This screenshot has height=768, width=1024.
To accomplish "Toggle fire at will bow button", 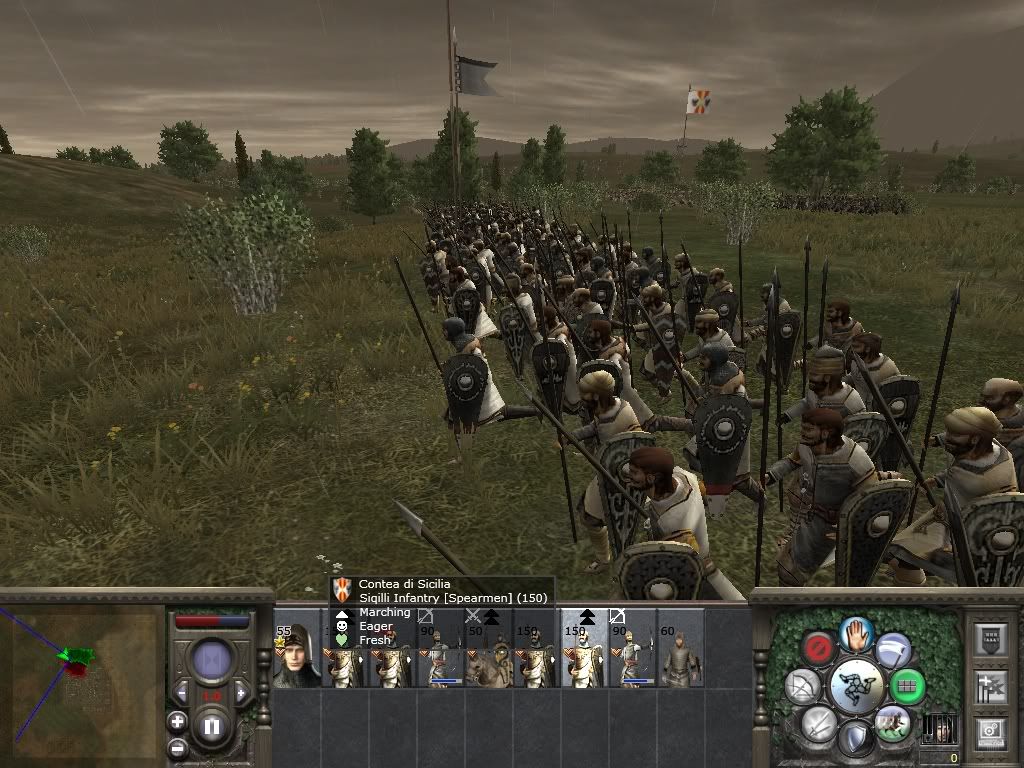I will click(802, 686).
